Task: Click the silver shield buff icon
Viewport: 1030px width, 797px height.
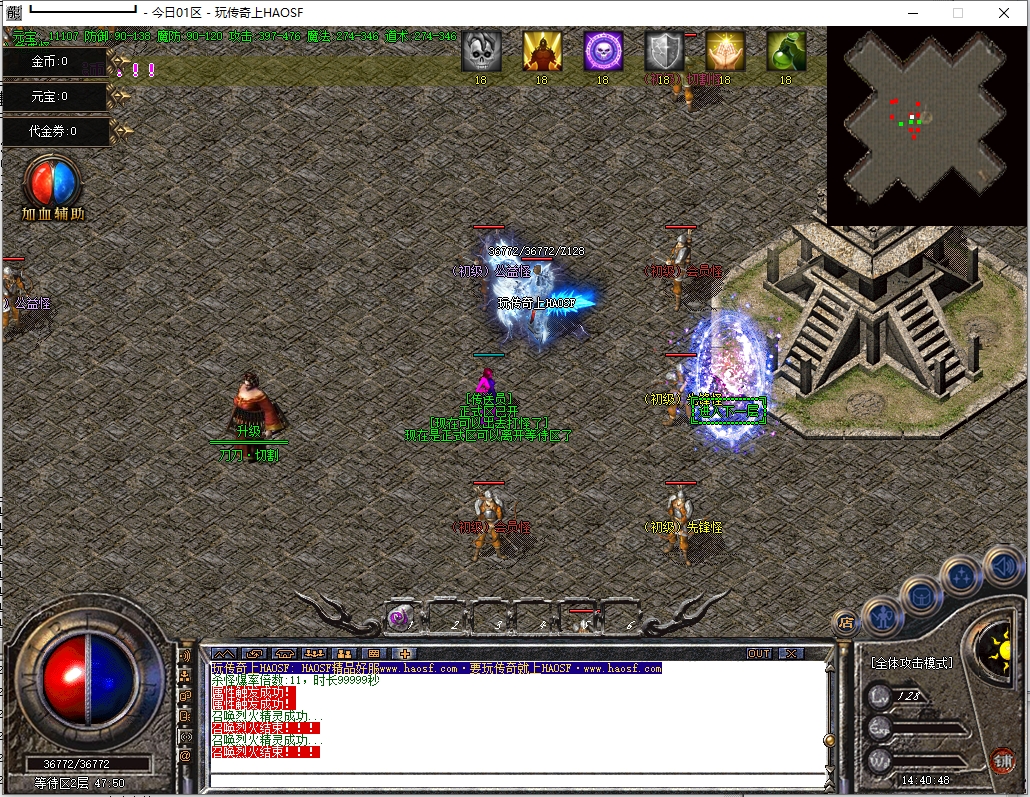Action: (x=664, y=51)
